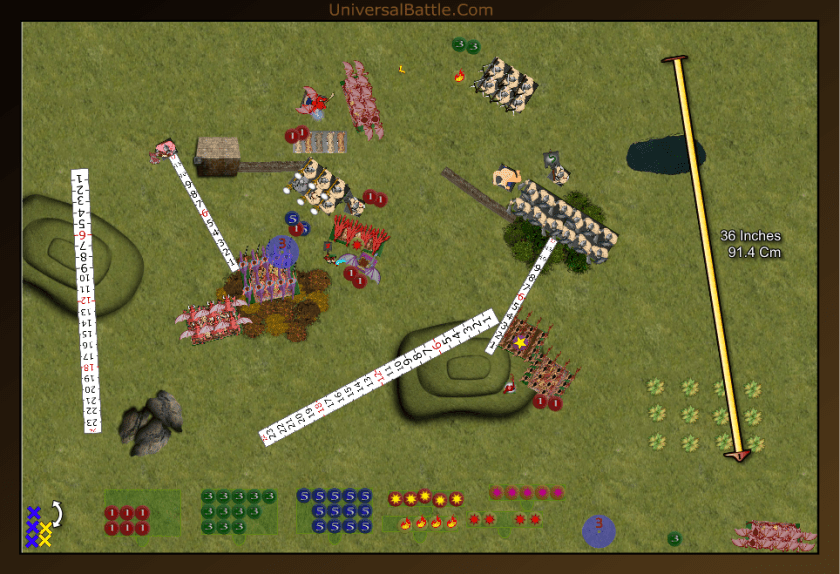Screen dimensions: 840x574
Task: Click the stack of blue X markers
Action: click(x=33, y=526)
